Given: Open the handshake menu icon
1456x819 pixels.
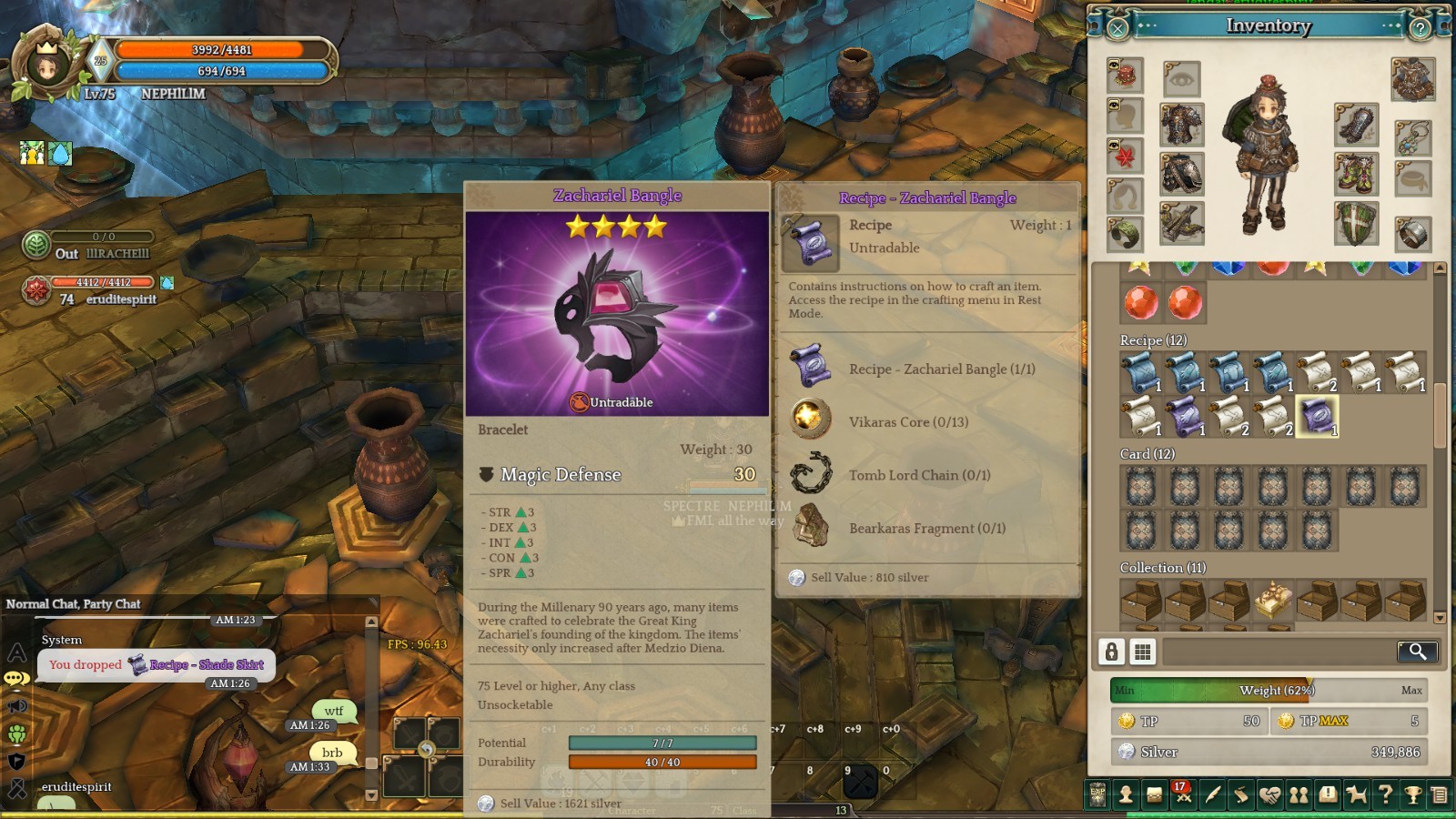Looking at the screenshot, I should pos(1269,794).
